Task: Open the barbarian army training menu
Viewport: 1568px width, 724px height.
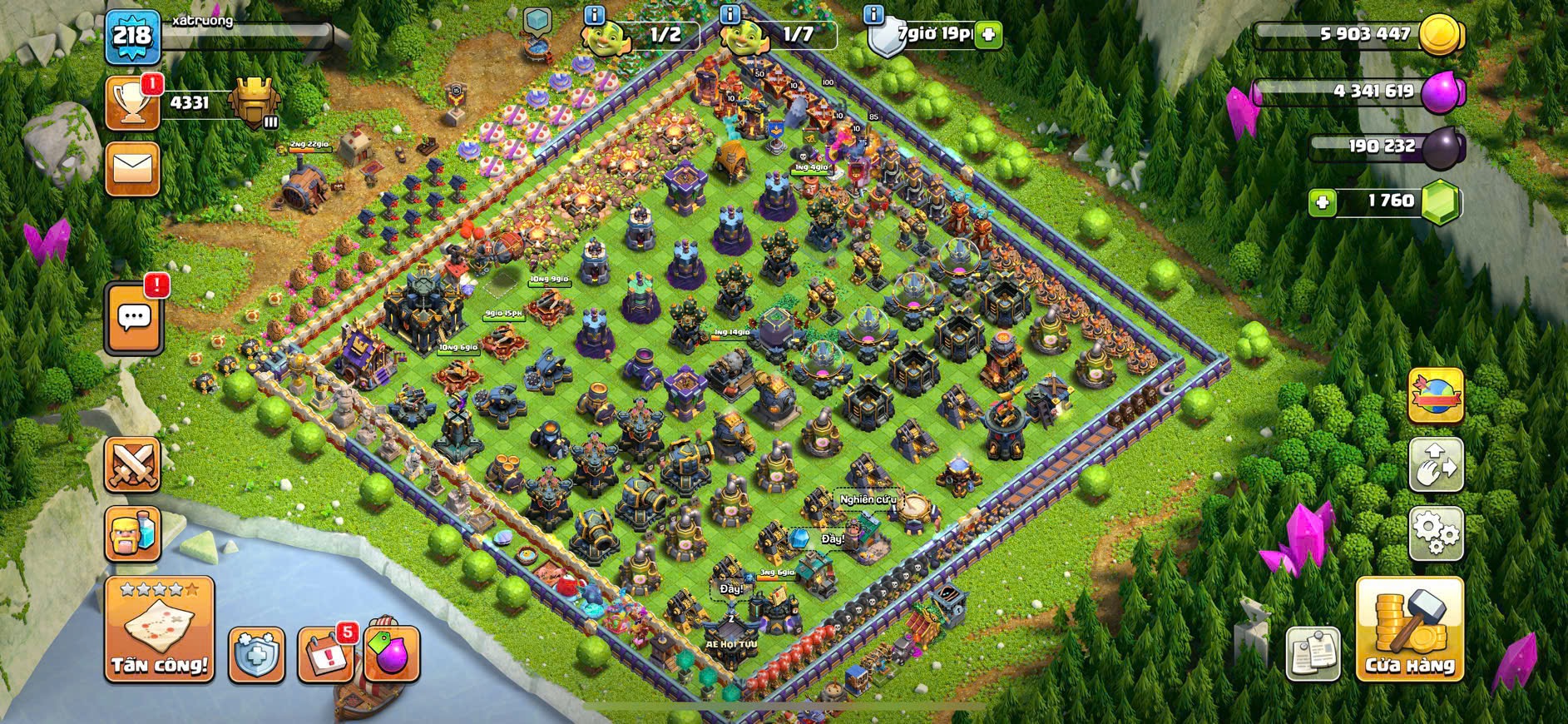Action: (132, 533)
